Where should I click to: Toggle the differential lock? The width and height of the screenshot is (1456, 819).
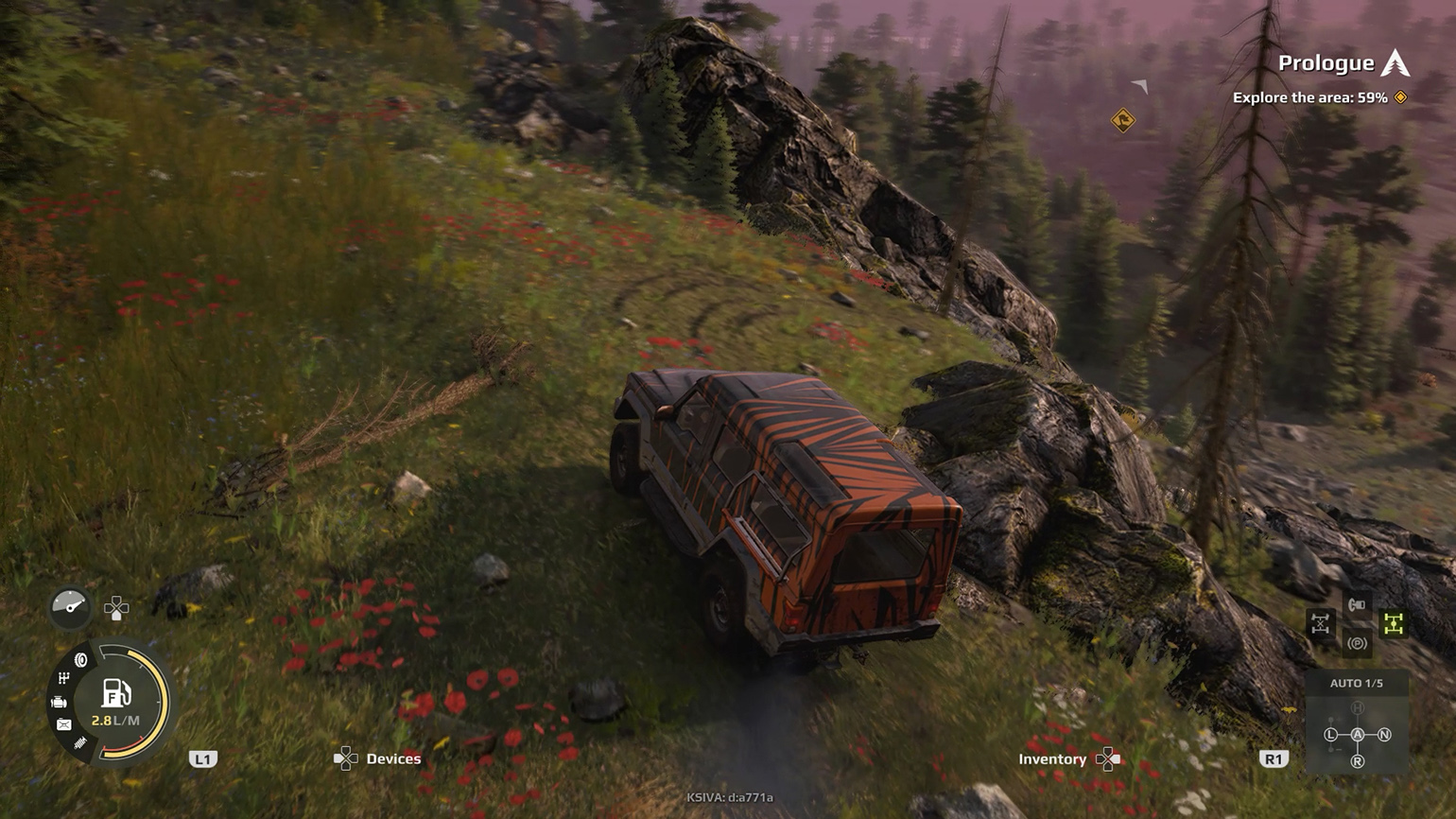pyautogui.click(x=1321, y=622)
